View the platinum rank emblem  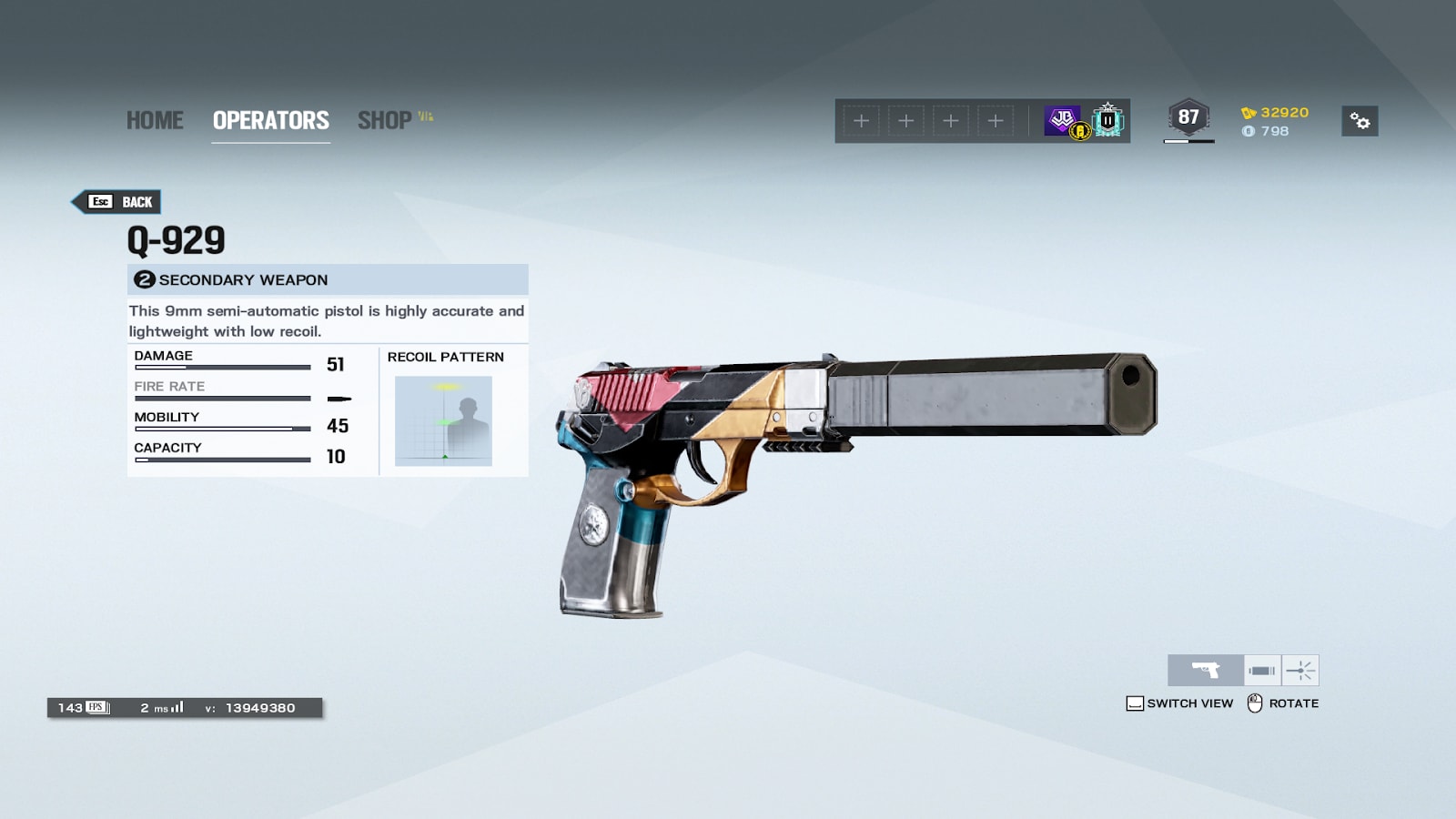[1107, 120]
